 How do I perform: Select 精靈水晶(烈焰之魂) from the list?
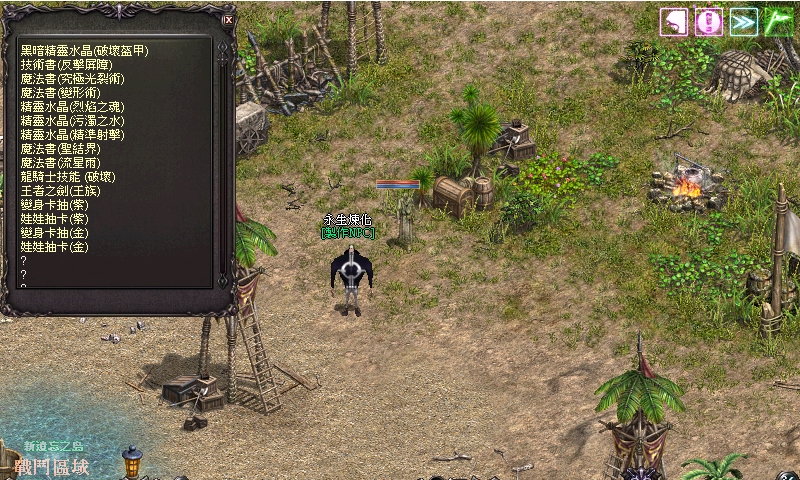[73, 106]
